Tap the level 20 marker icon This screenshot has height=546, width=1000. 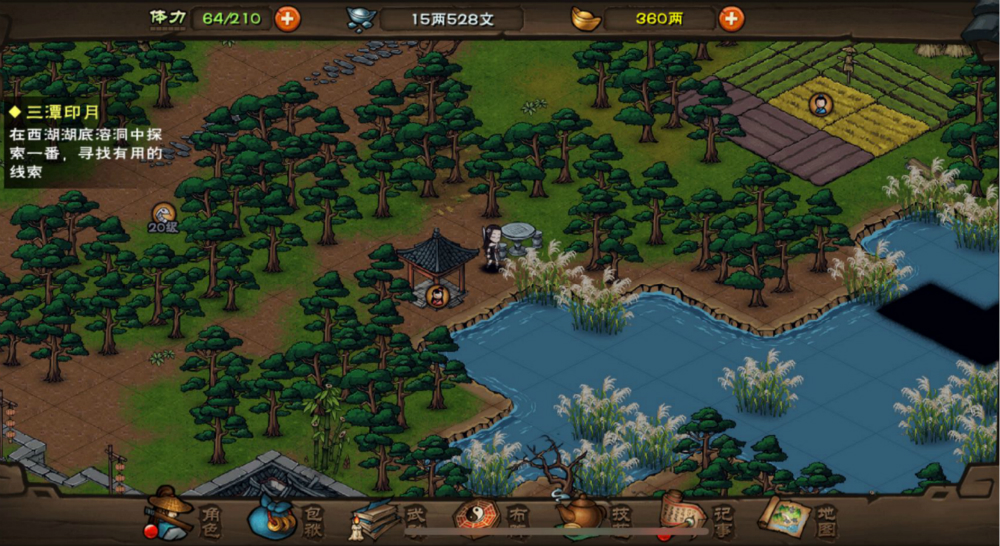(x=164, y=214)
